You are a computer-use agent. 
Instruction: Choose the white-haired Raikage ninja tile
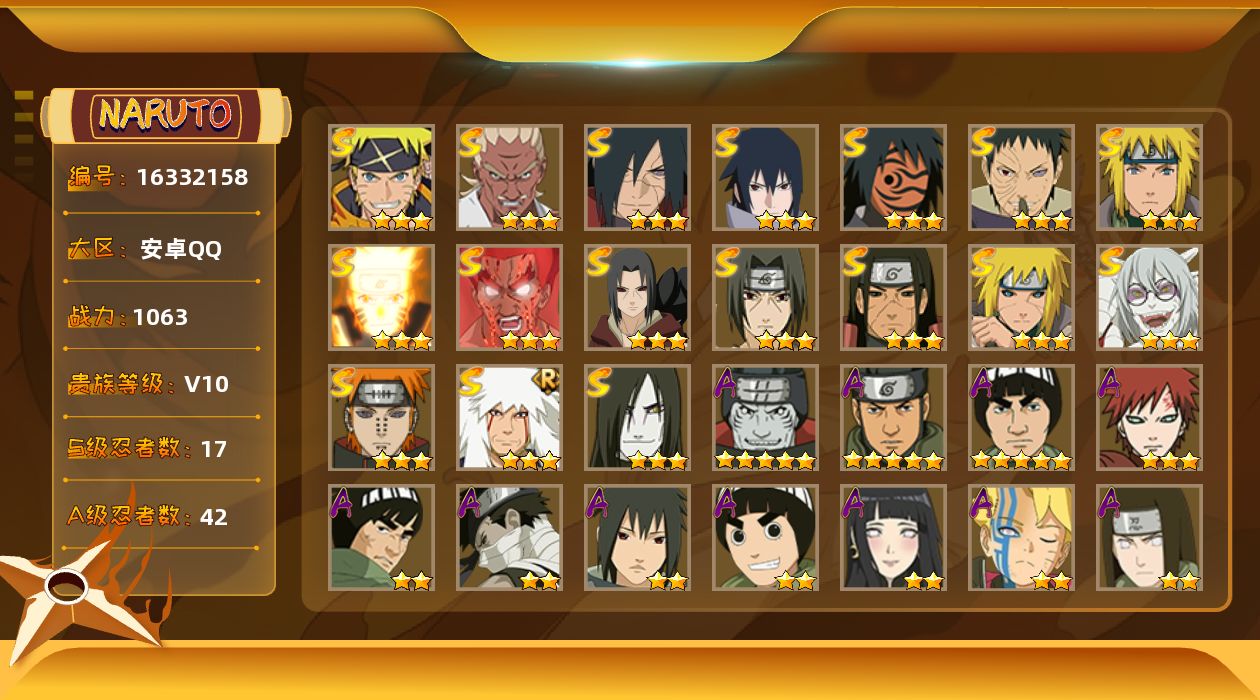click(x=509, y=177)
